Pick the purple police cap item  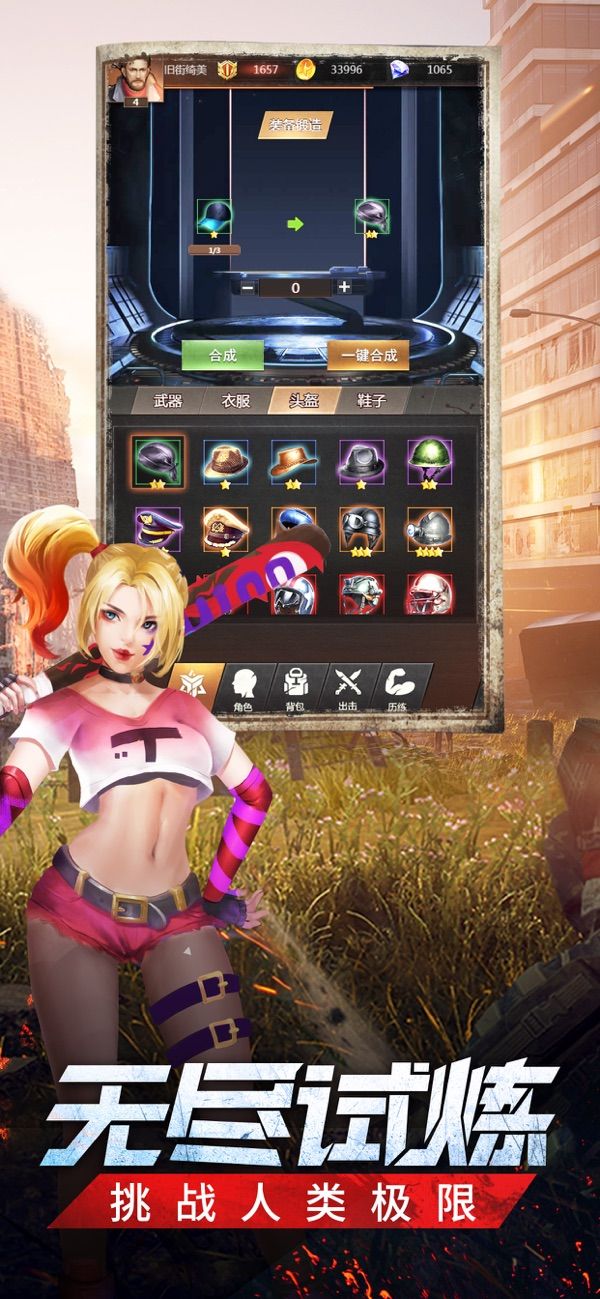(x=158, y=528)
